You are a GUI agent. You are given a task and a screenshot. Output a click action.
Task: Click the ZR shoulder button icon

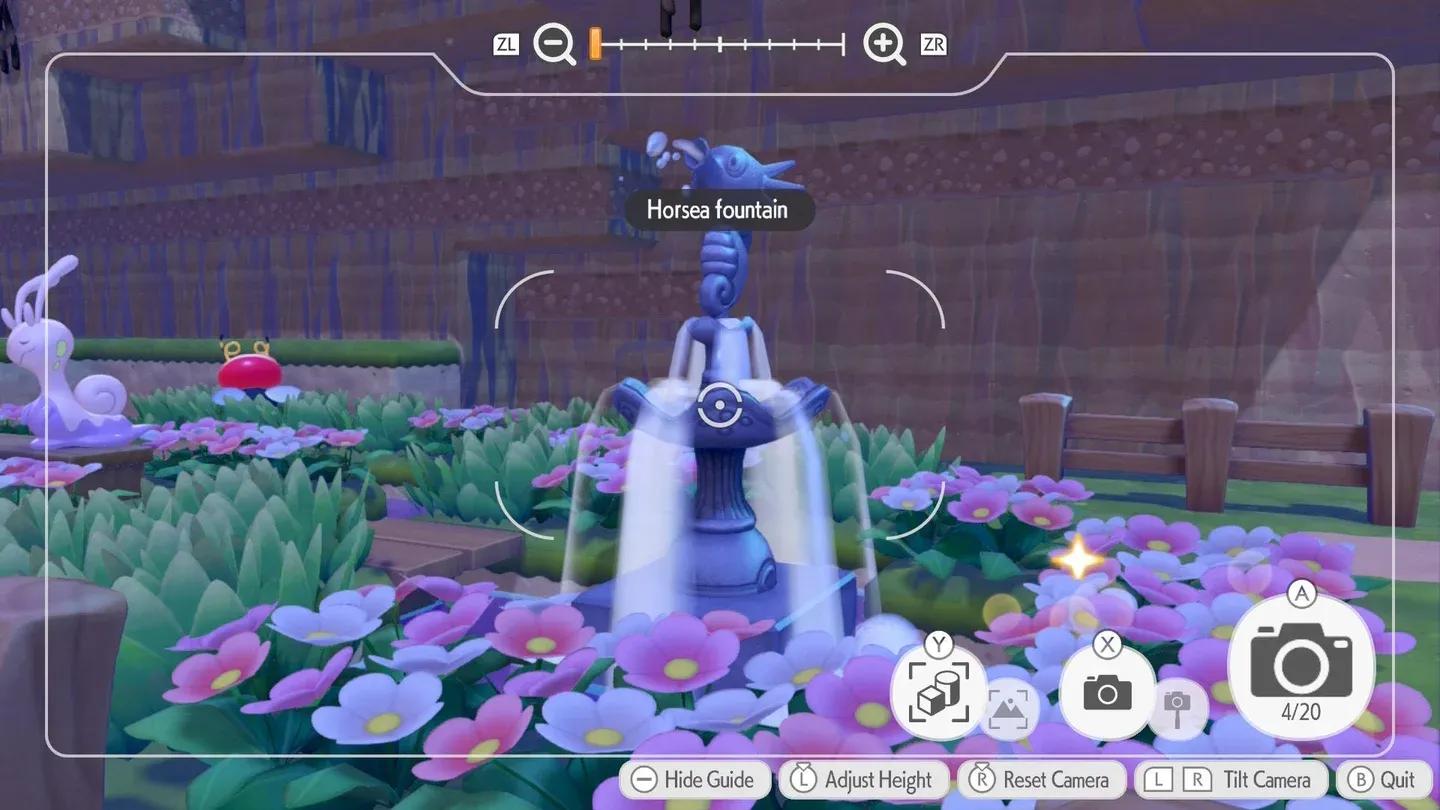(932, 44)
